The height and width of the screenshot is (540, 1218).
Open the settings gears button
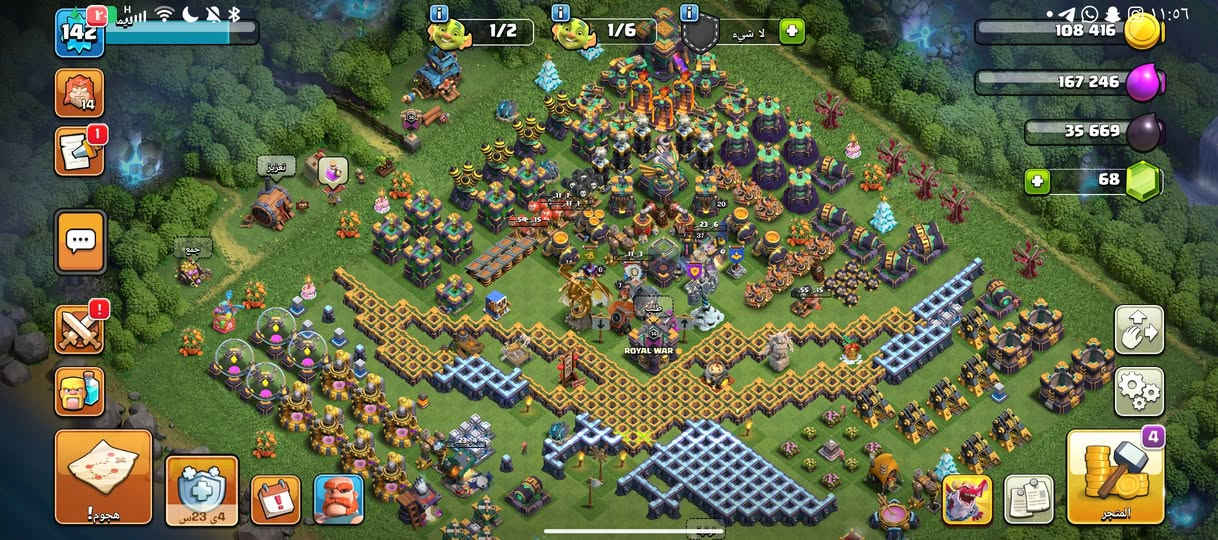point(1139,391)
